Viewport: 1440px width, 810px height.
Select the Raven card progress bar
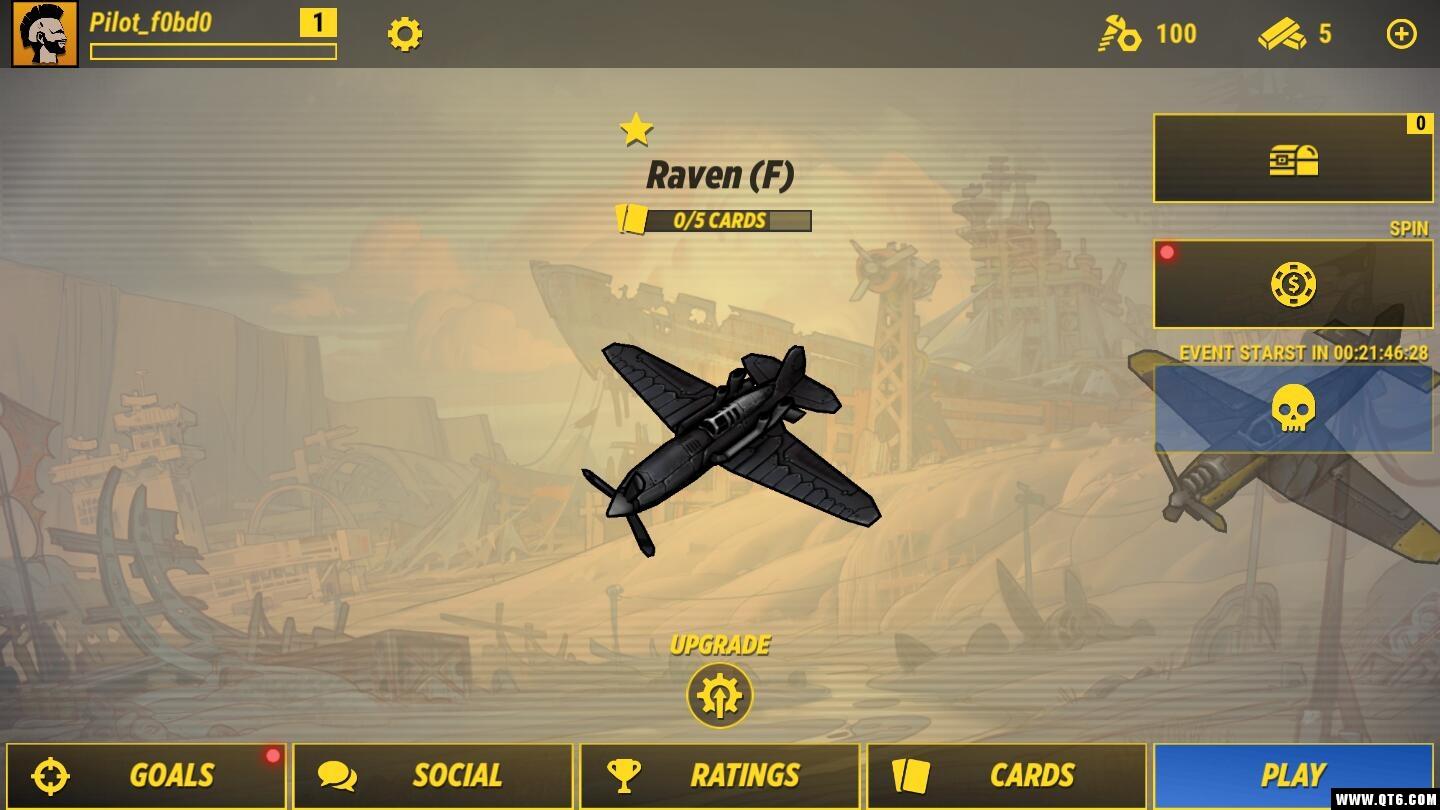[x=715, y=220]
